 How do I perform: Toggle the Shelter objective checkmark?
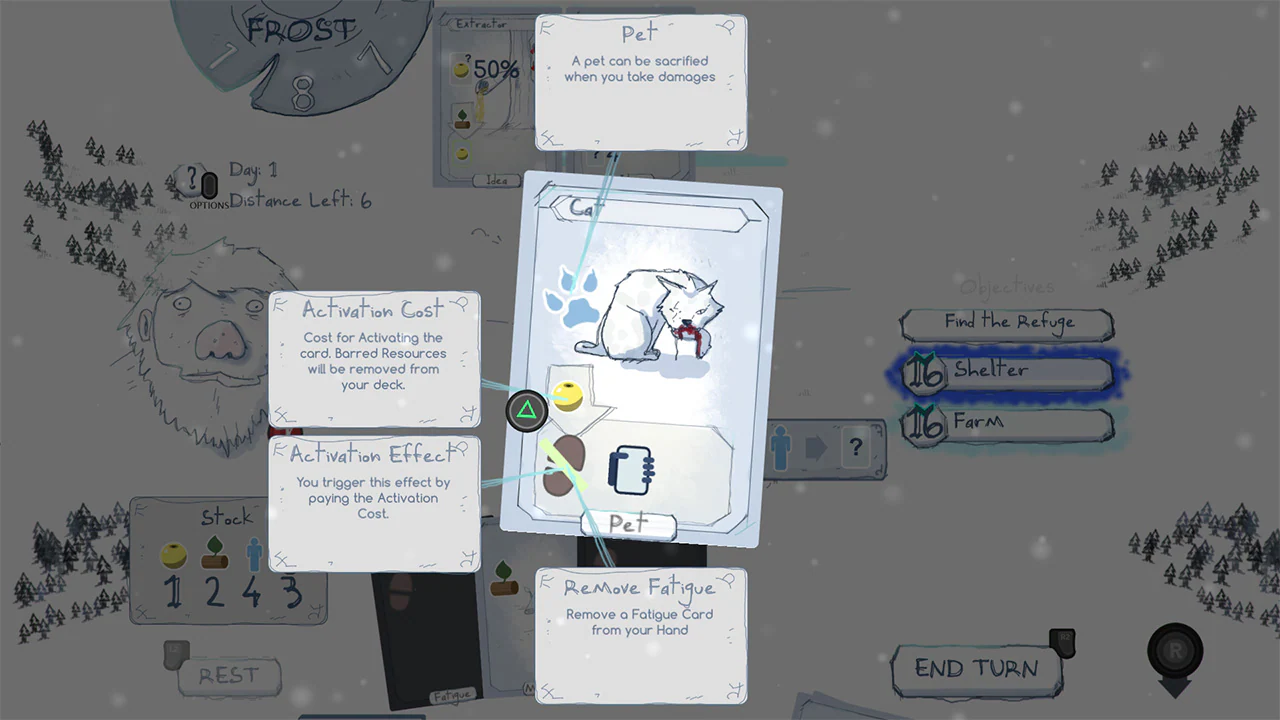tap(925, 372)
